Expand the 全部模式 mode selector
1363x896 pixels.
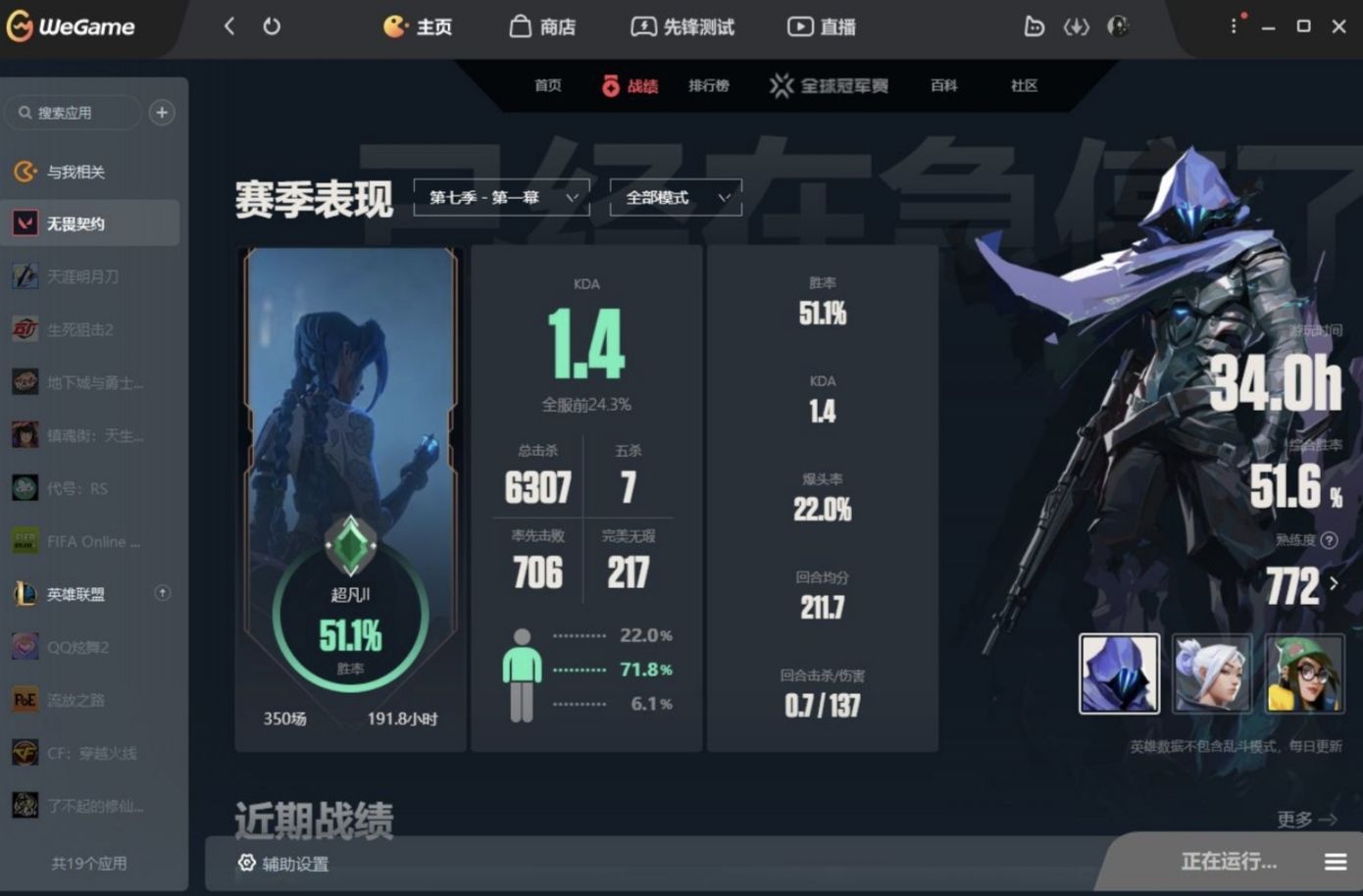click(x=673, y=197)
